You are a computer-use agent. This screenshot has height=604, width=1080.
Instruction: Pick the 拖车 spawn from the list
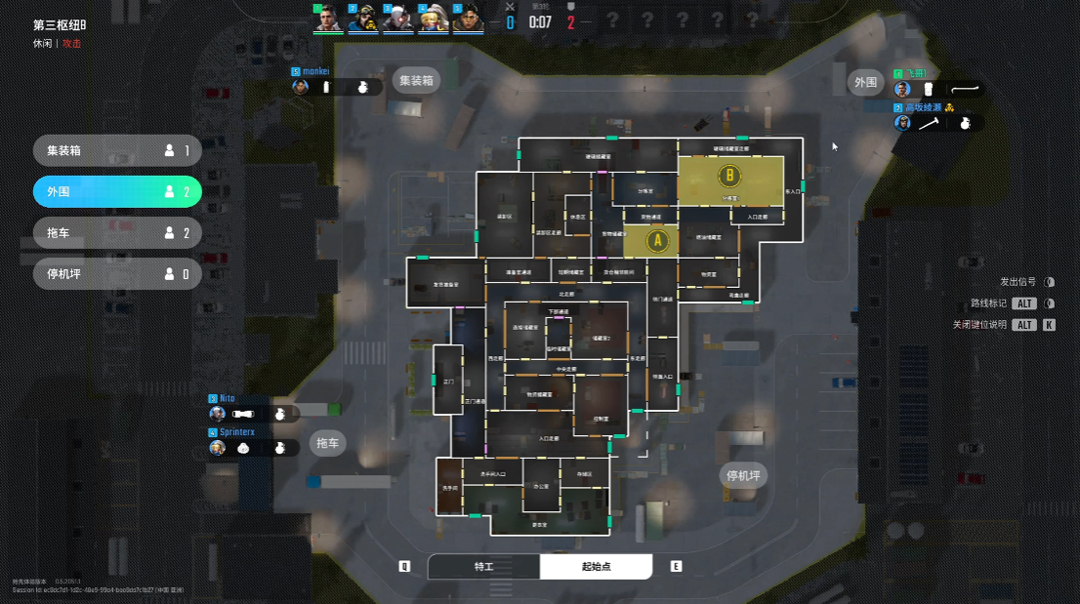point(117,233)
